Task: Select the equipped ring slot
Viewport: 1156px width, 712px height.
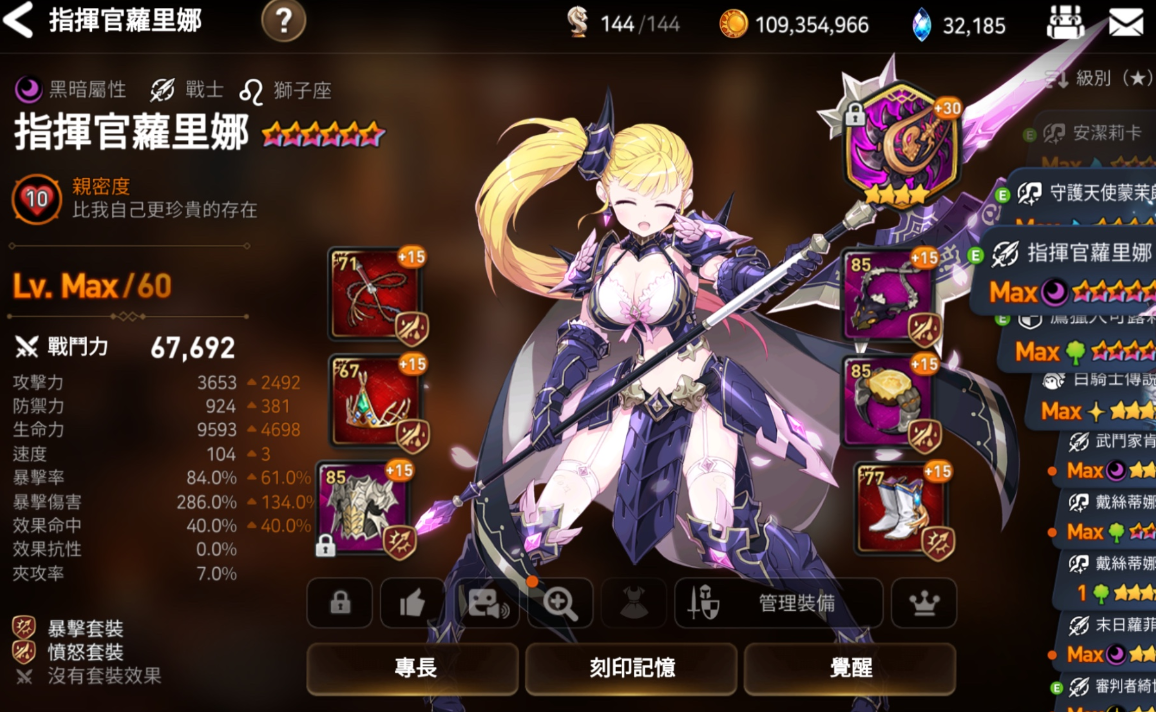Action: point(888,400)
